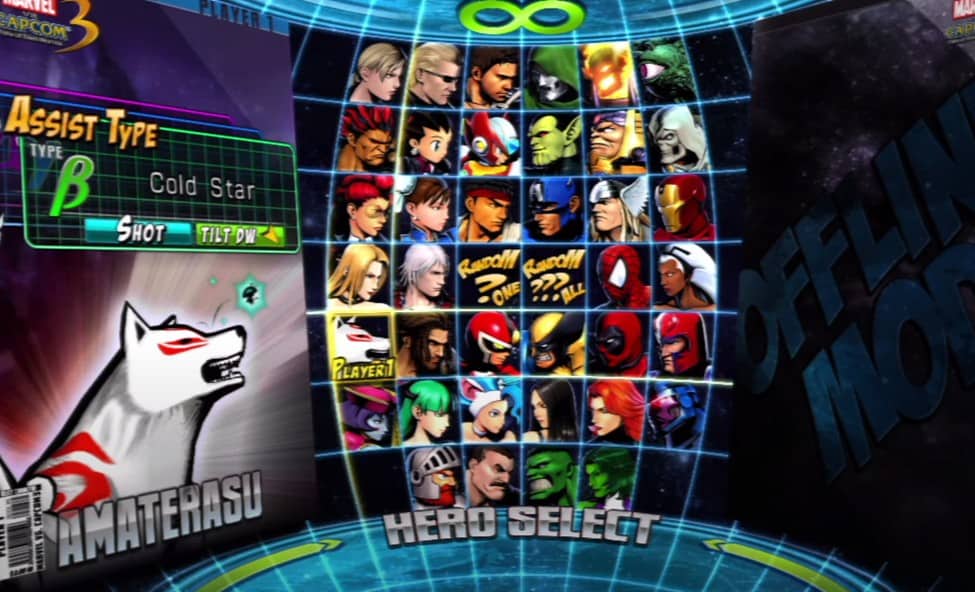Pick Taskmaster's white skull-mask portrait

pos(677,140)
